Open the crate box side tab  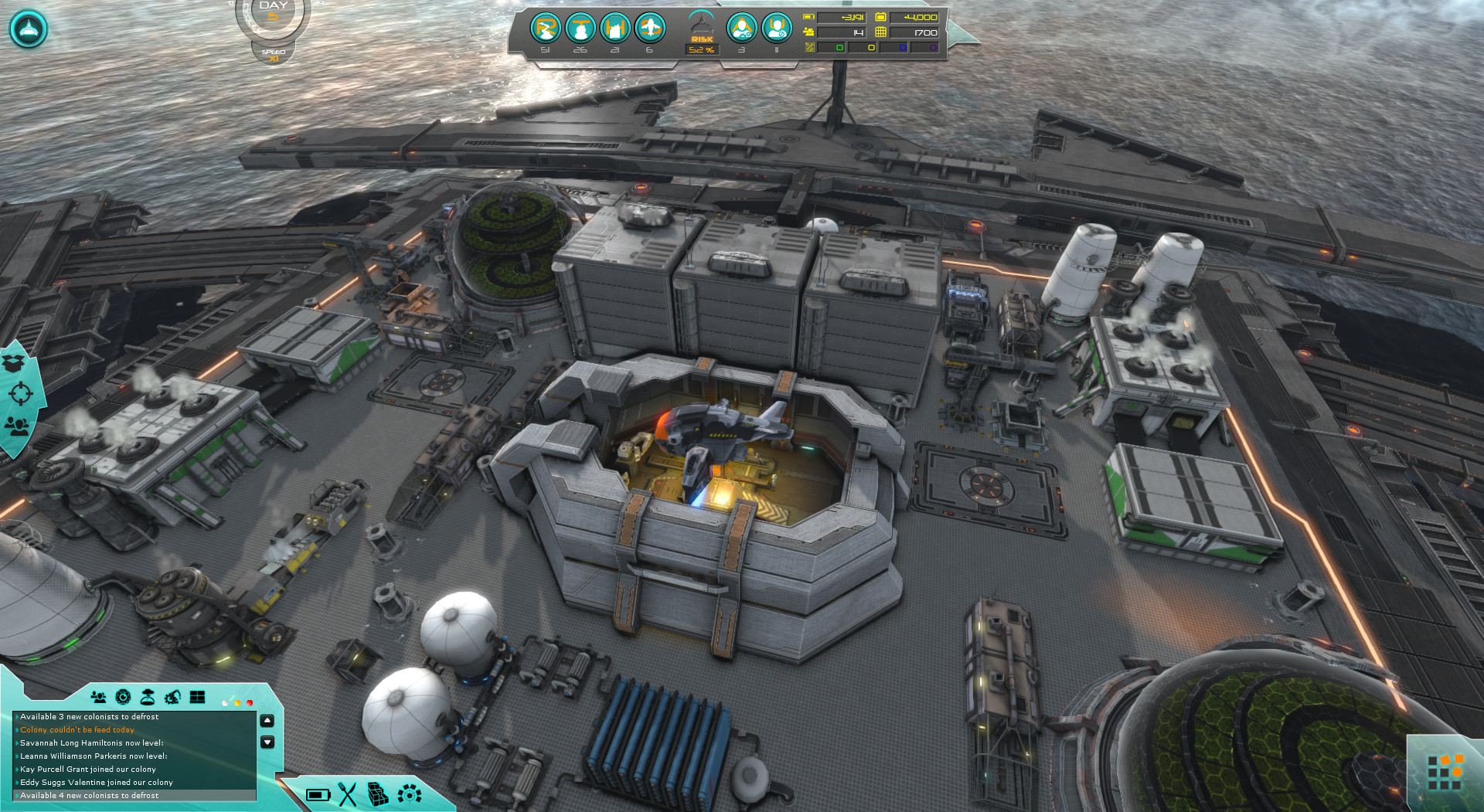15,362
